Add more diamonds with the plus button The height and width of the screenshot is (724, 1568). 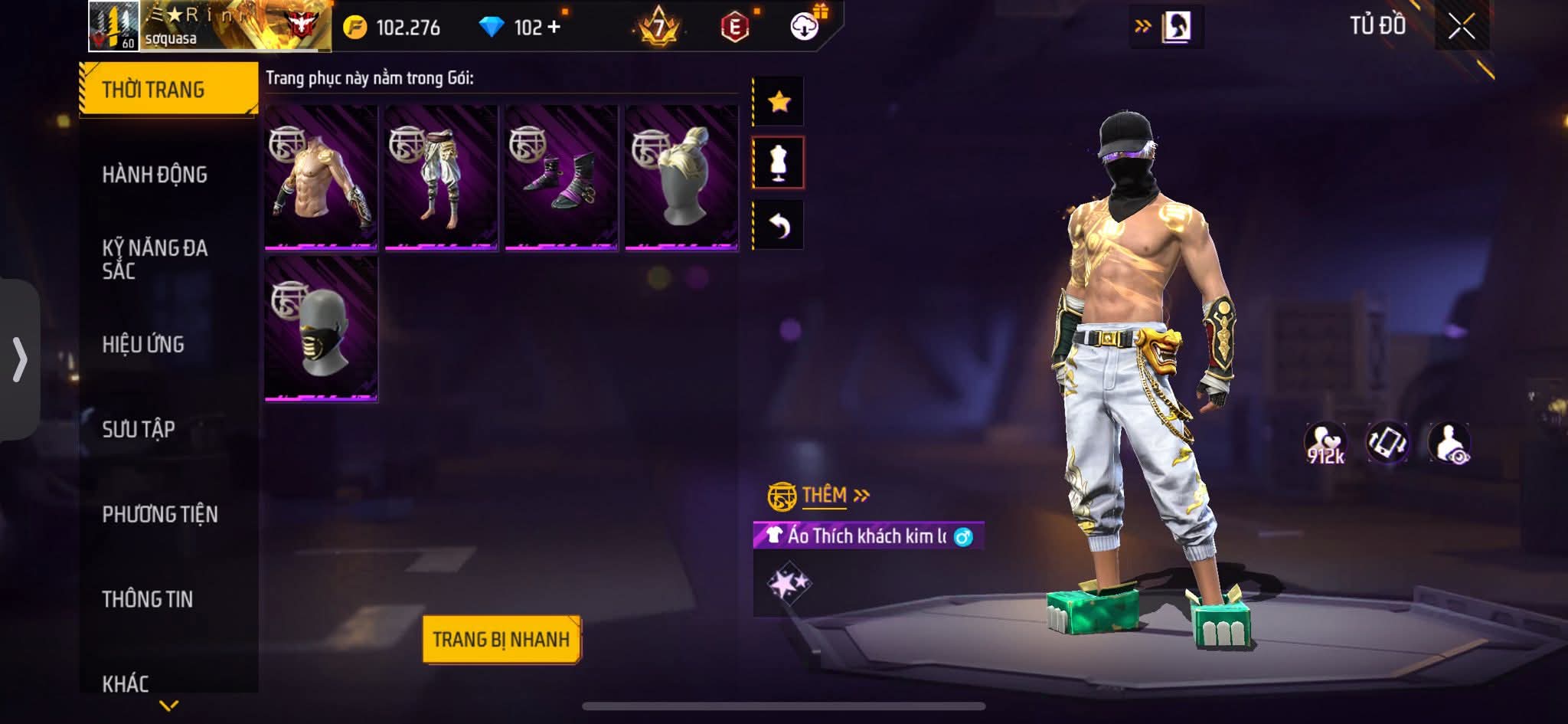(x=554, y=28)
